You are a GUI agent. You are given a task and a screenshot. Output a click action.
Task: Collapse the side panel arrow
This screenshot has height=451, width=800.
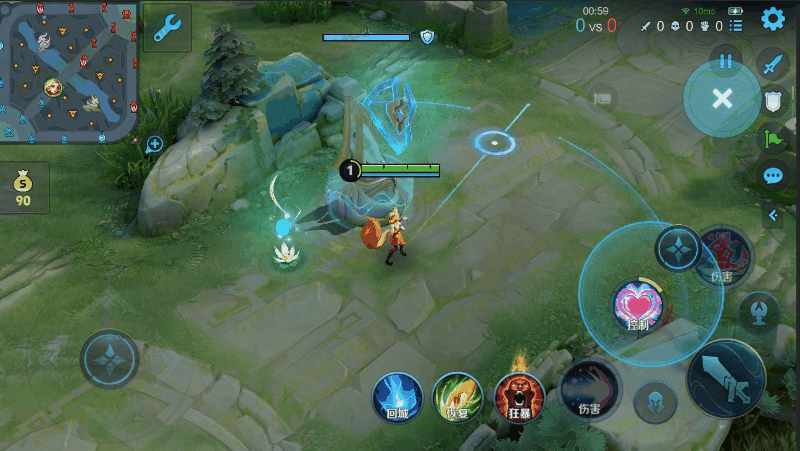click(773, 215)
